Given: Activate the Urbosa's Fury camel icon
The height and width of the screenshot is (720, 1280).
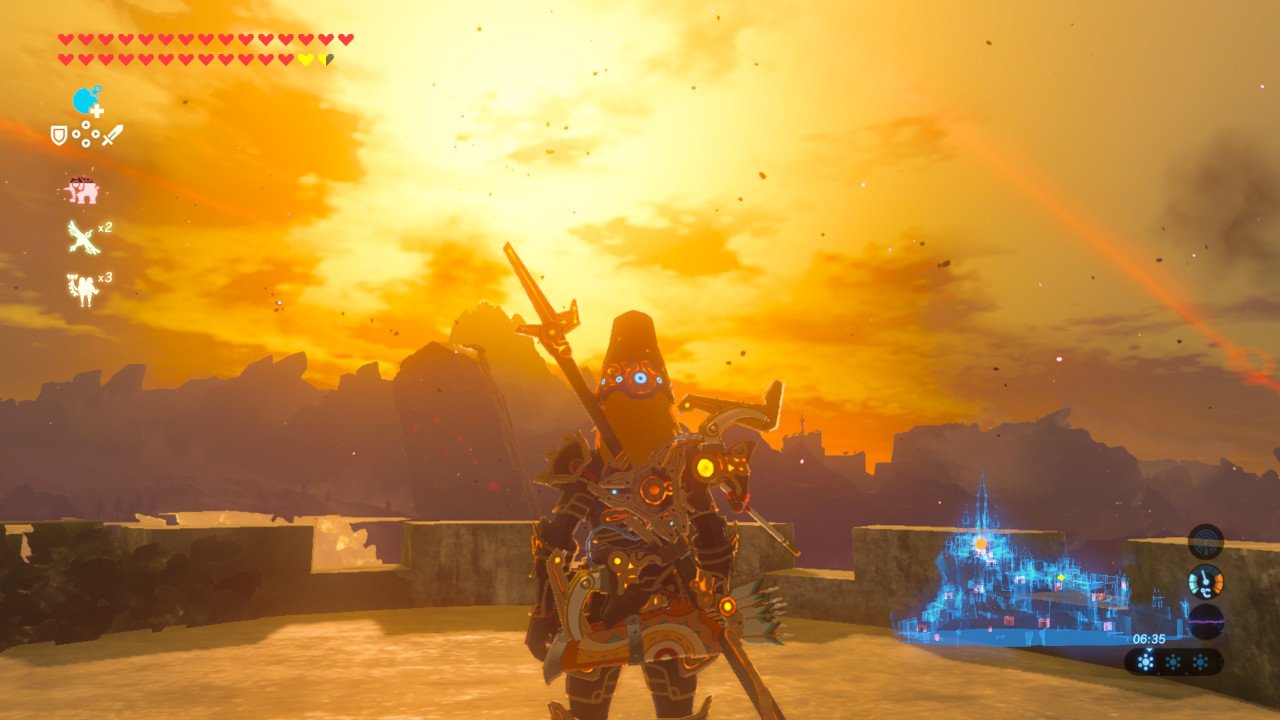Looking at the screenshot, I should [x=81, y=289].
